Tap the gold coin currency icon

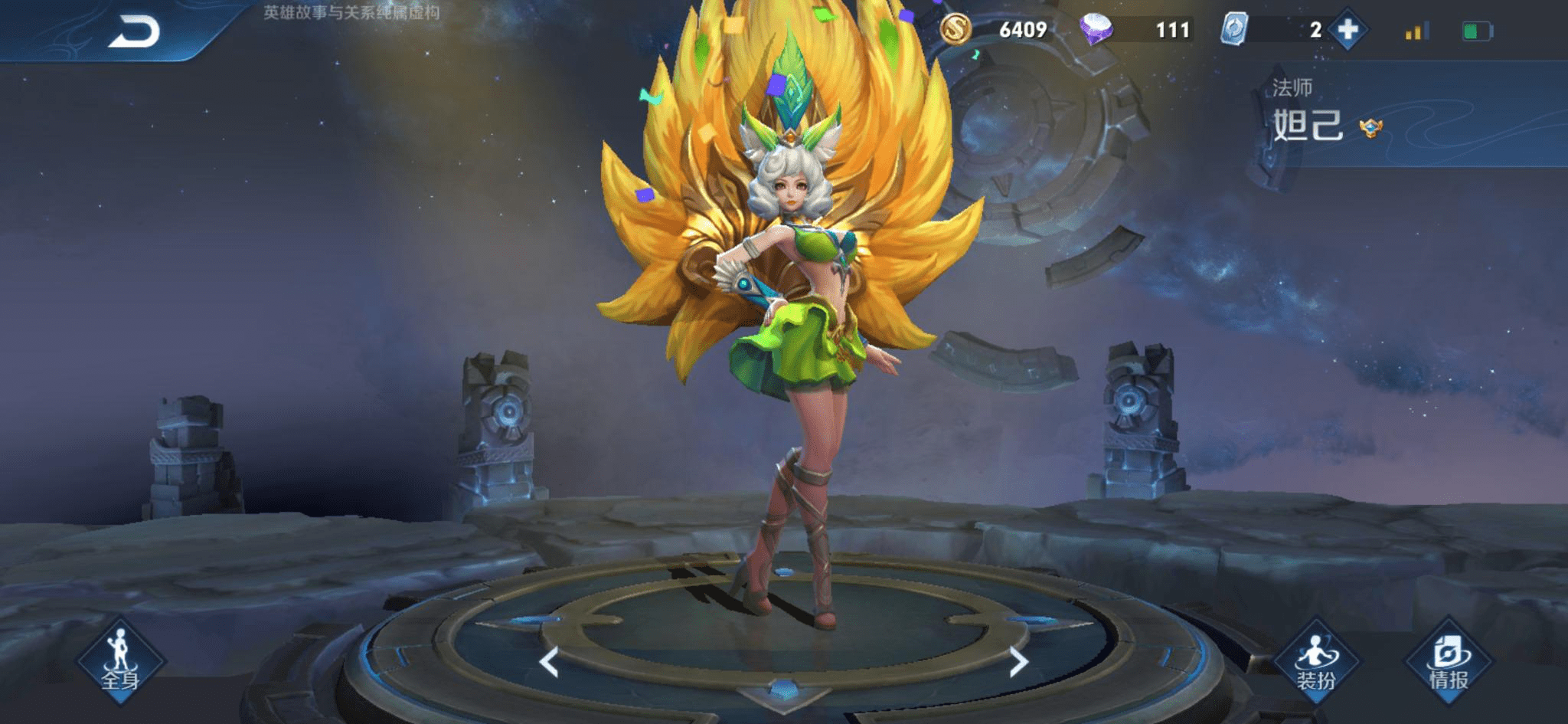(x=955, y=29)
